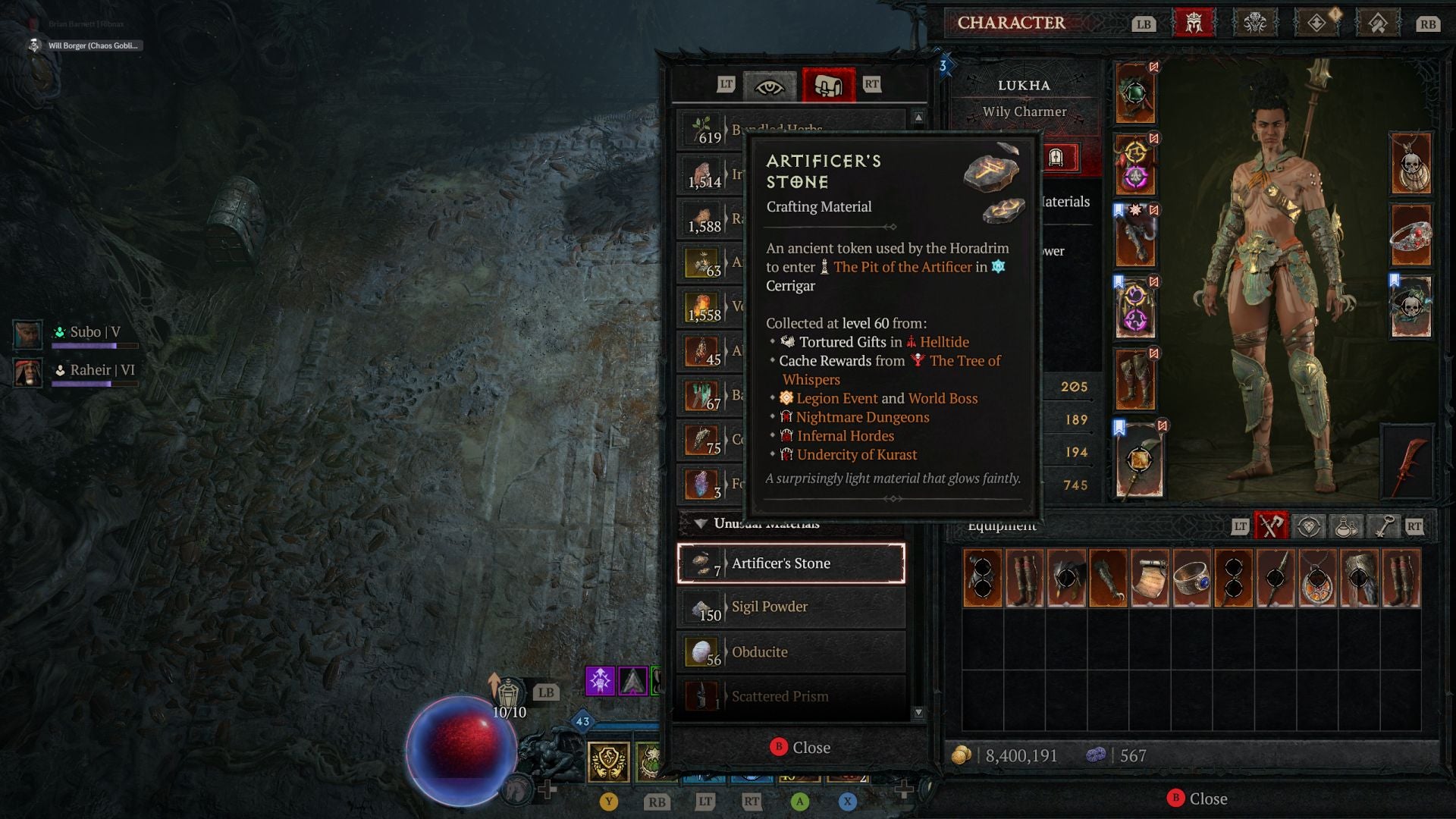Open the hammer crafting menu icon with notification
The width and height of the screenshot is (1456, 819).
tap(1379, 24)
